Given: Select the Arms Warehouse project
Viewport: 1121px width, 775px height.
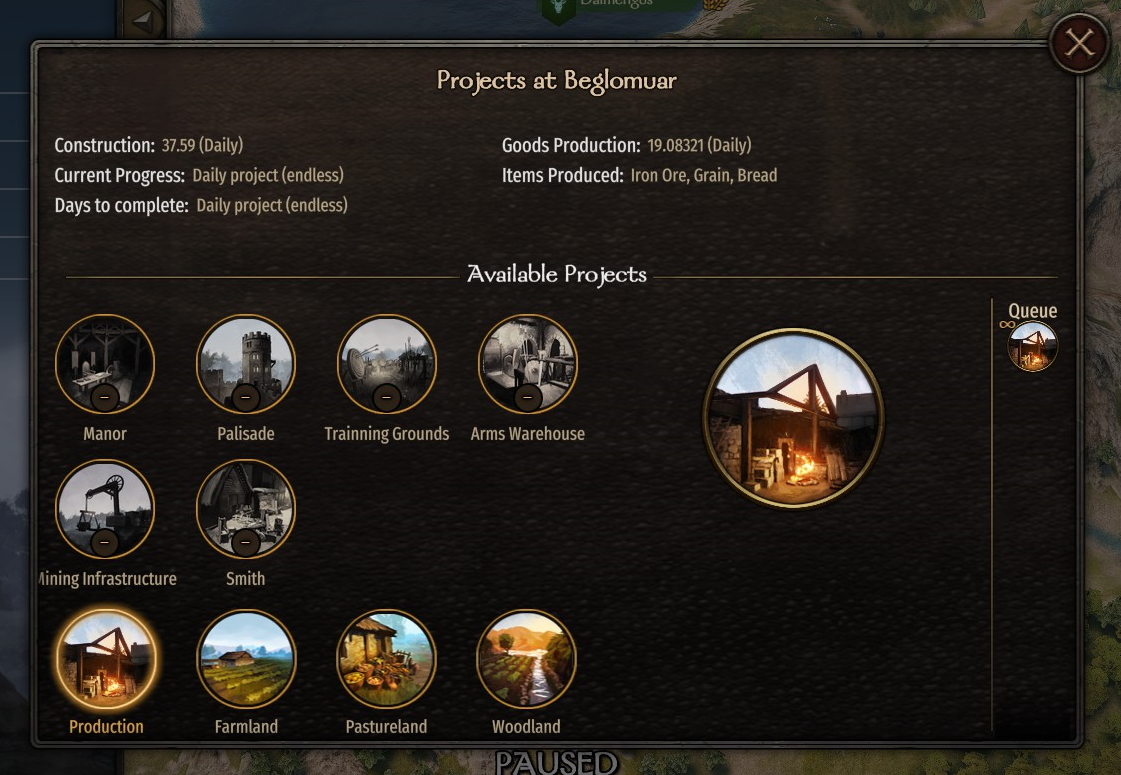Looking at the screenshot, I should tap(527, 364).
